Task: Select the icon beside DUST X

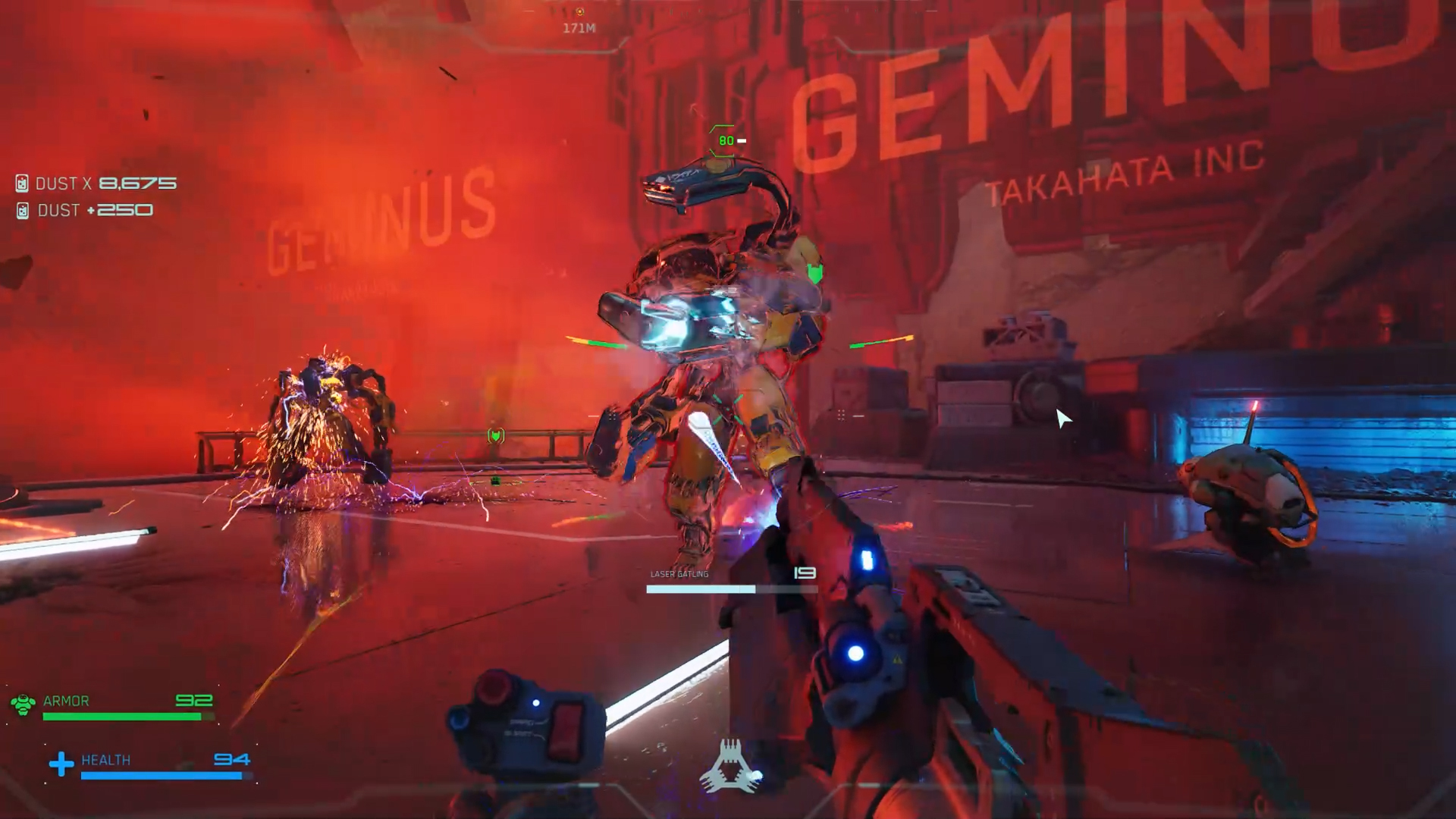Action: click(x=22, y=184)
